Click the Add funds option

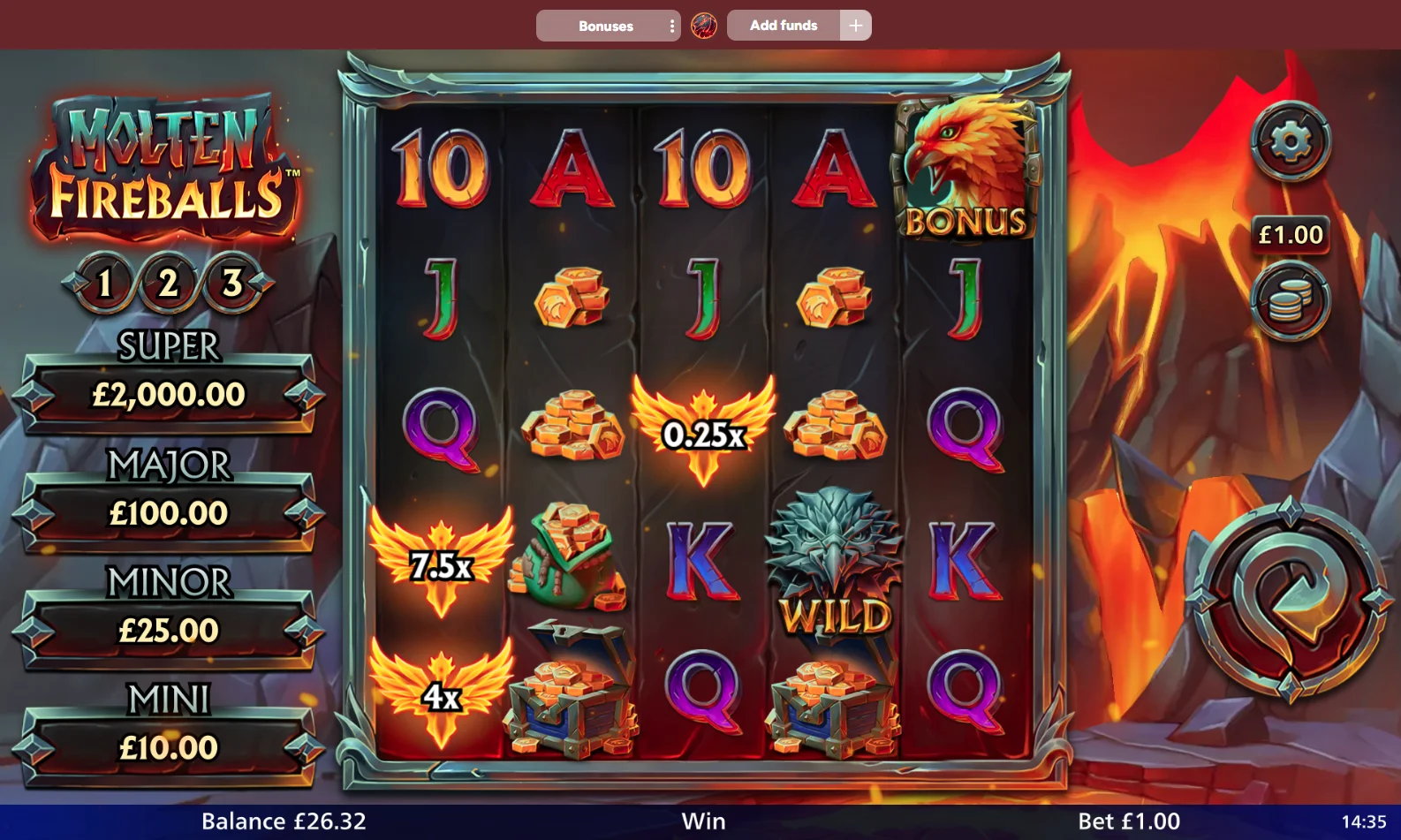click(x=783, y=25)
